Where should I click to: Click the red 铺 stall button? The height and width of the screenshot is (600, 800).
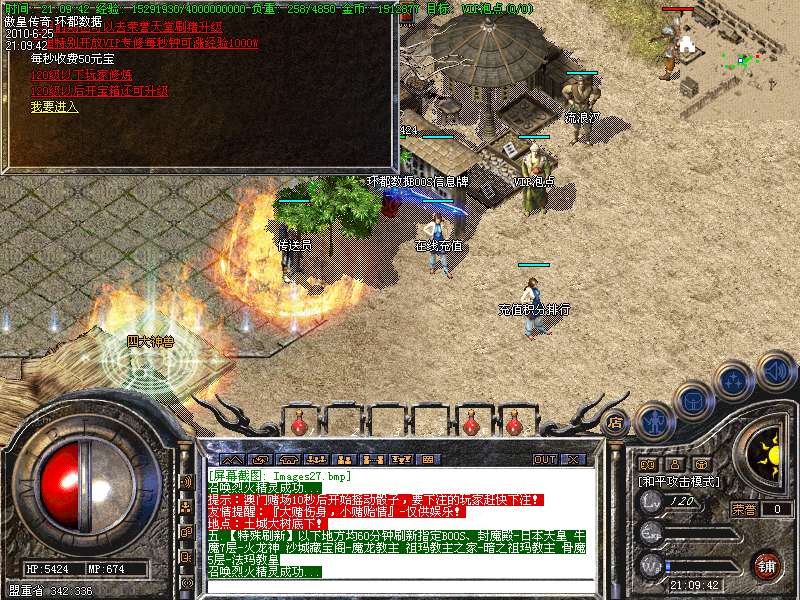coord(767,564)
